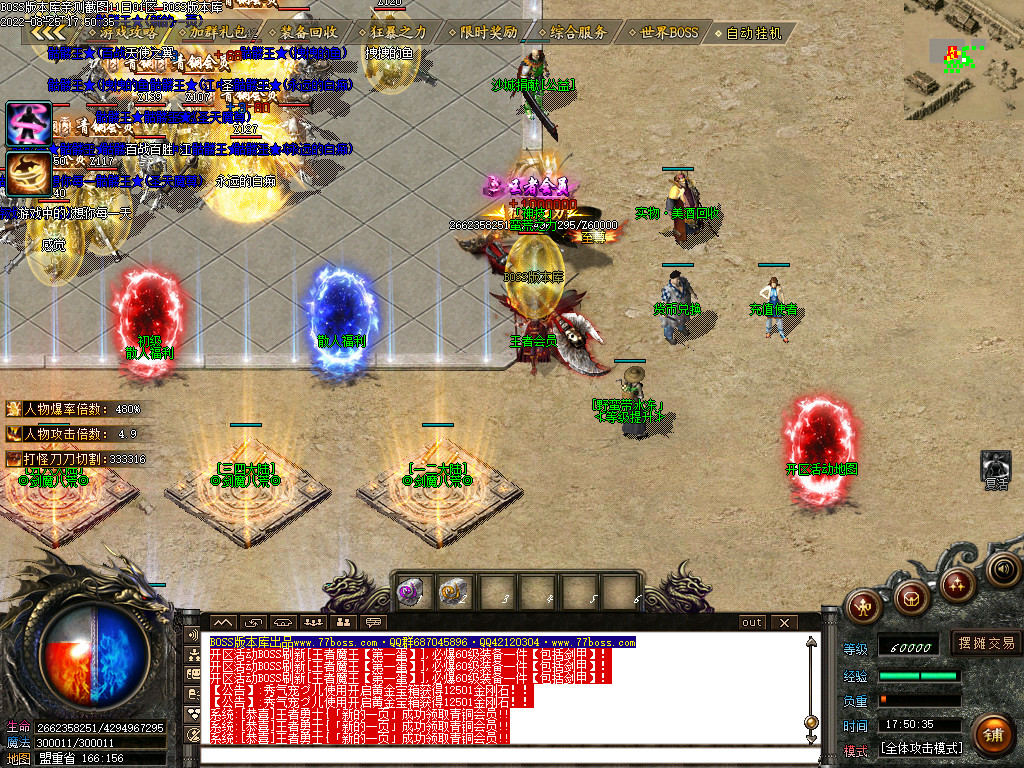1024x768 pixels.
Task: Open the minimap in the corner
Action: [963, 58]
